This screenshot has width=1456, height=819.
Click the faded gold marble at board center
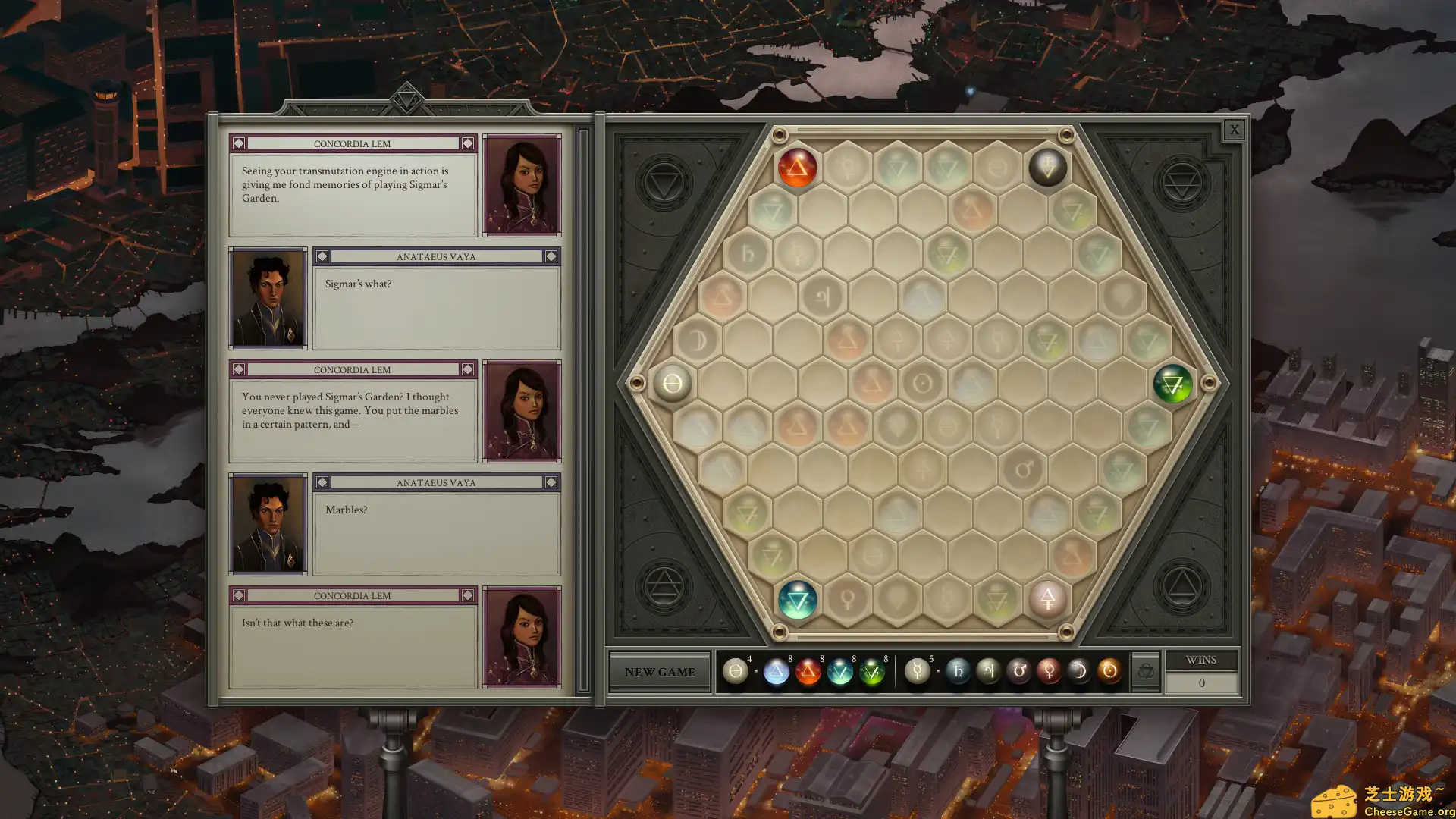pos(922,384)
